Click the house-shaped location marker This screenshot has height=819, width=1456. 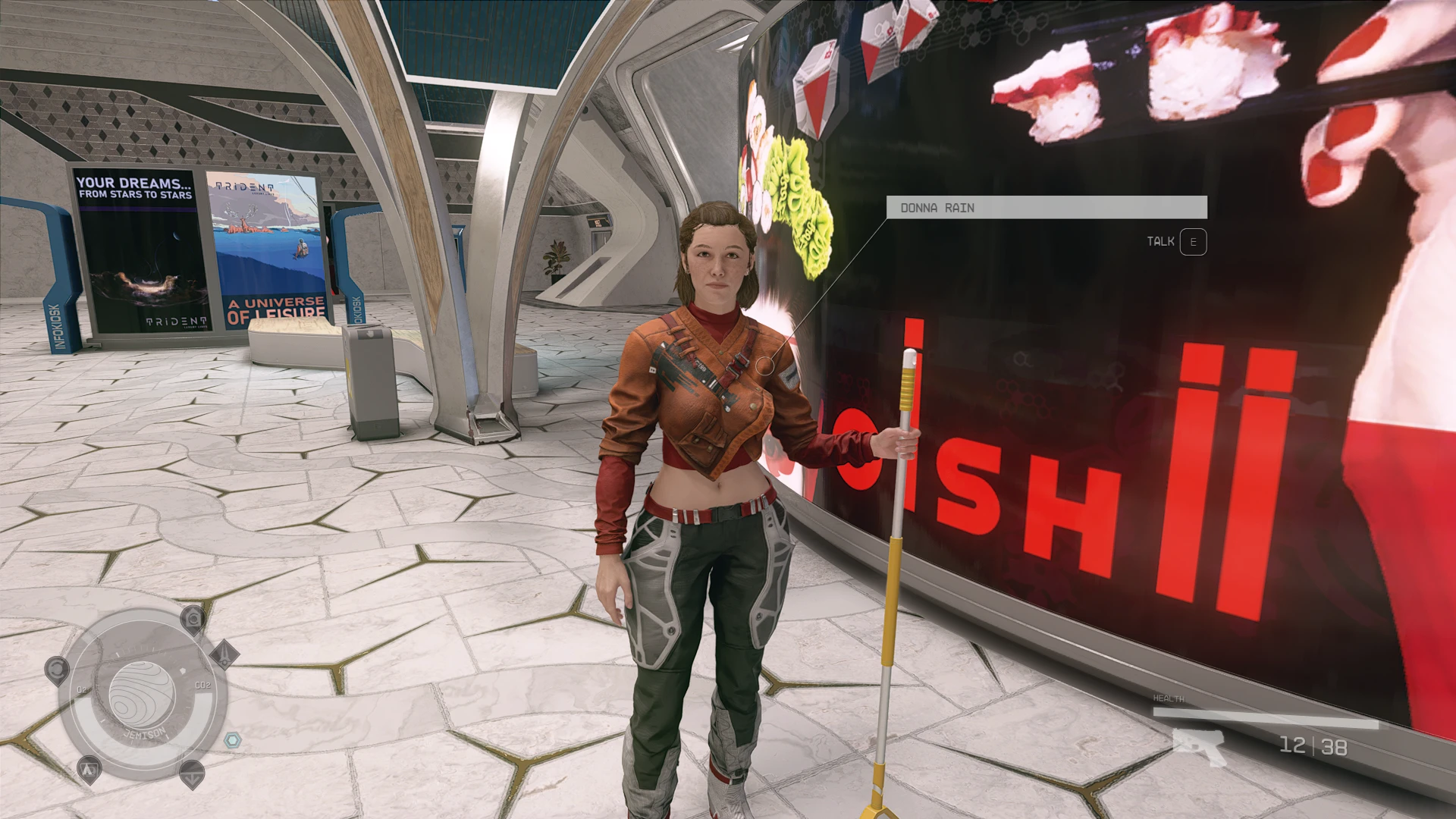click(194, 620)
